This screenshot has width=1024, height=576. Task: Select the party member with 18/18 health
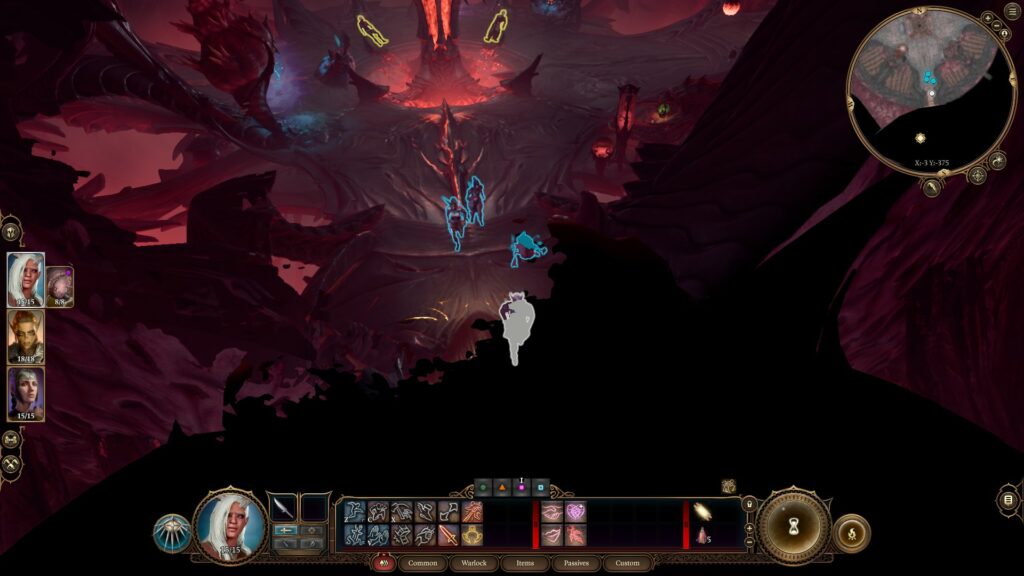pos(25,337)
